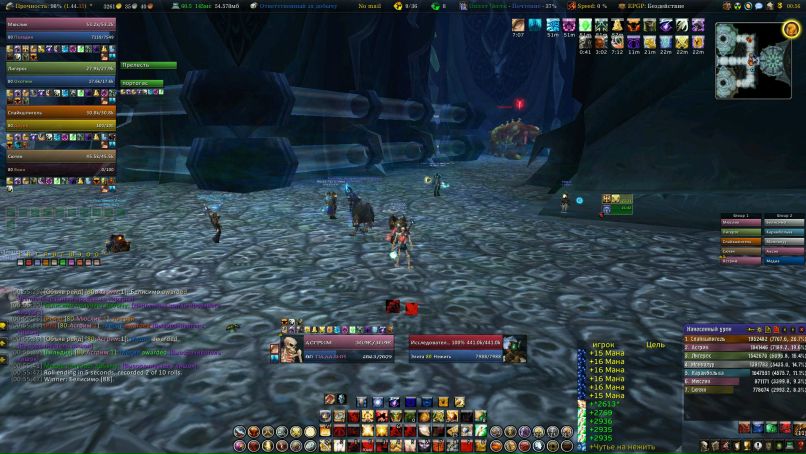The height and width of the screenshot is (454, 806).
Task: Target the Сапон party frame
Action: [x=60, y=156]
